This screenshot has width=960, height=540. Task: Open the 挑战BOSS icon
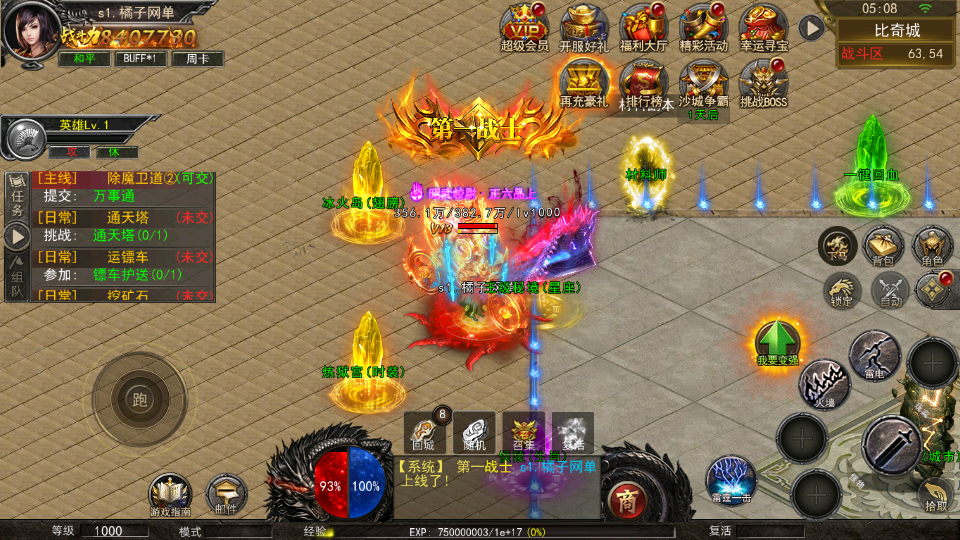click(x=764, y=82)
